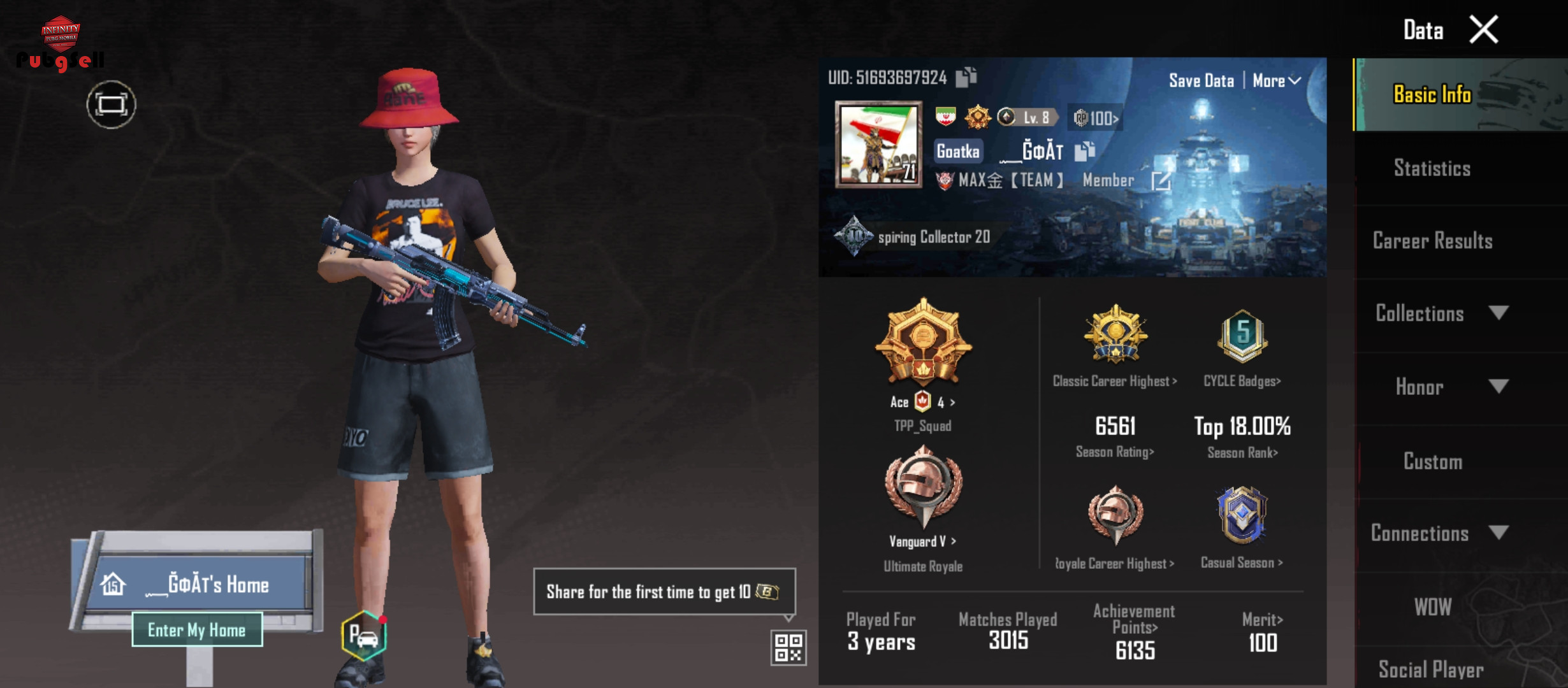
Task: Click the Enter My Home button
Action: [x=197, y=629]
